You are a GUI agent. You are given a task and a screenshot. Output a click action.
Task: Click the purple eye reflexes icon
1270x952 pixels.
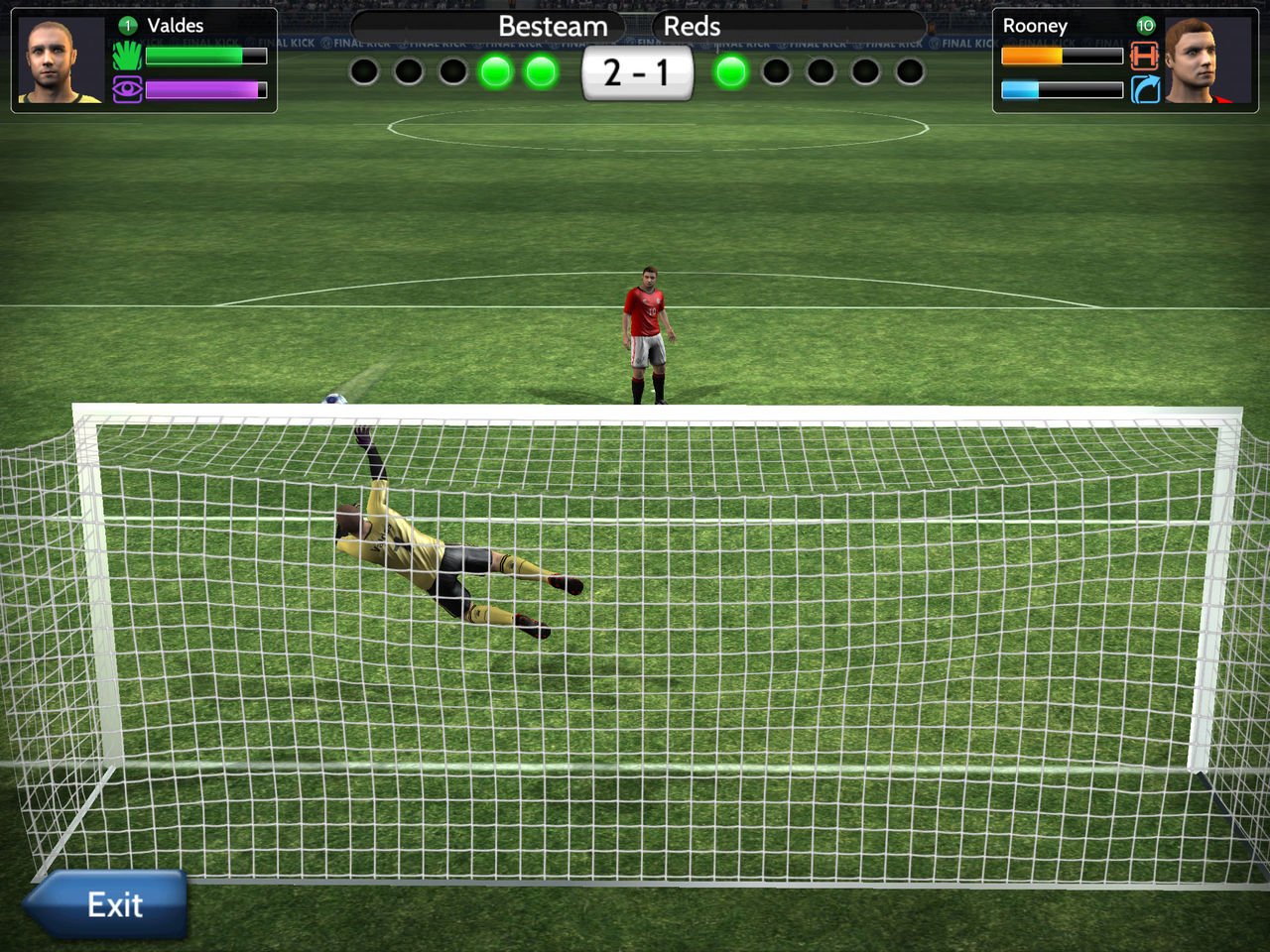127,90
